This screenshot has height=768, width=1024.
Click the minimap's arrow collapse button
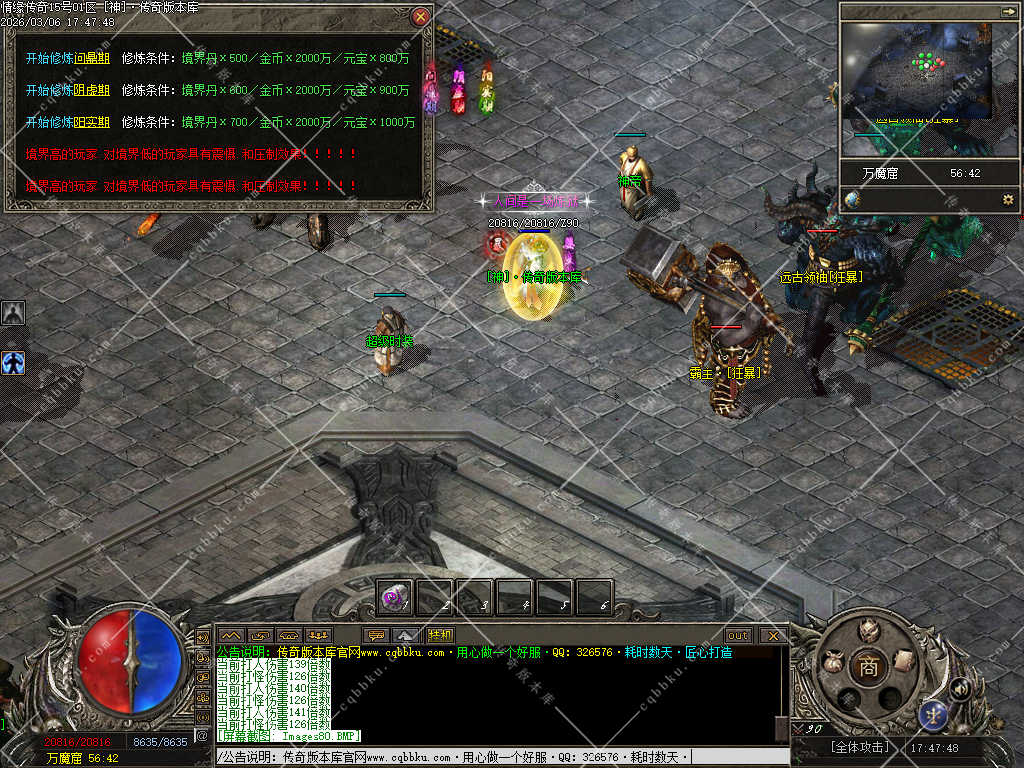(1008, 11)
